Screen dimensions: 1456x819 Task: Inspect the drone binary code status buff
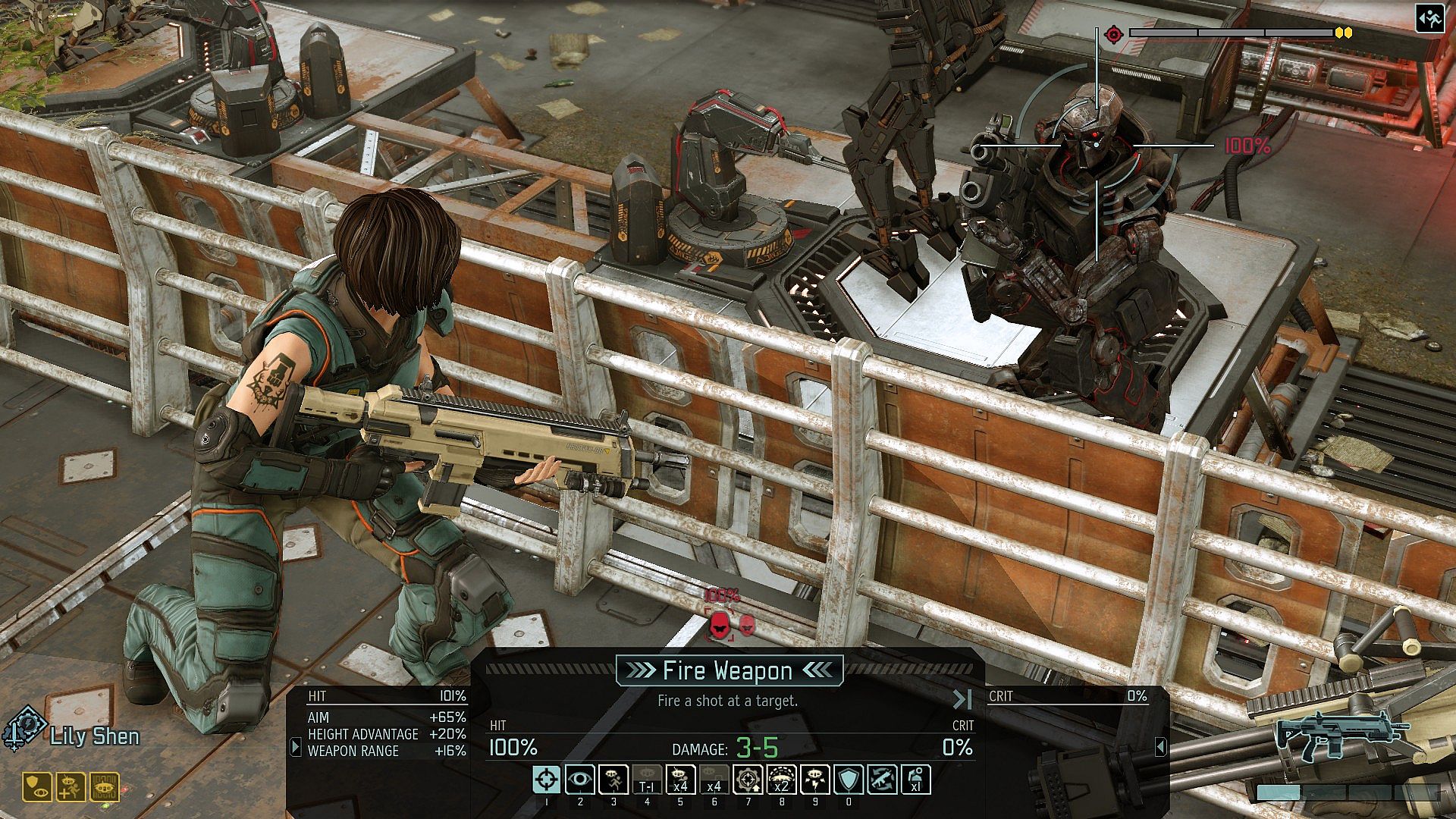point(105,788)
